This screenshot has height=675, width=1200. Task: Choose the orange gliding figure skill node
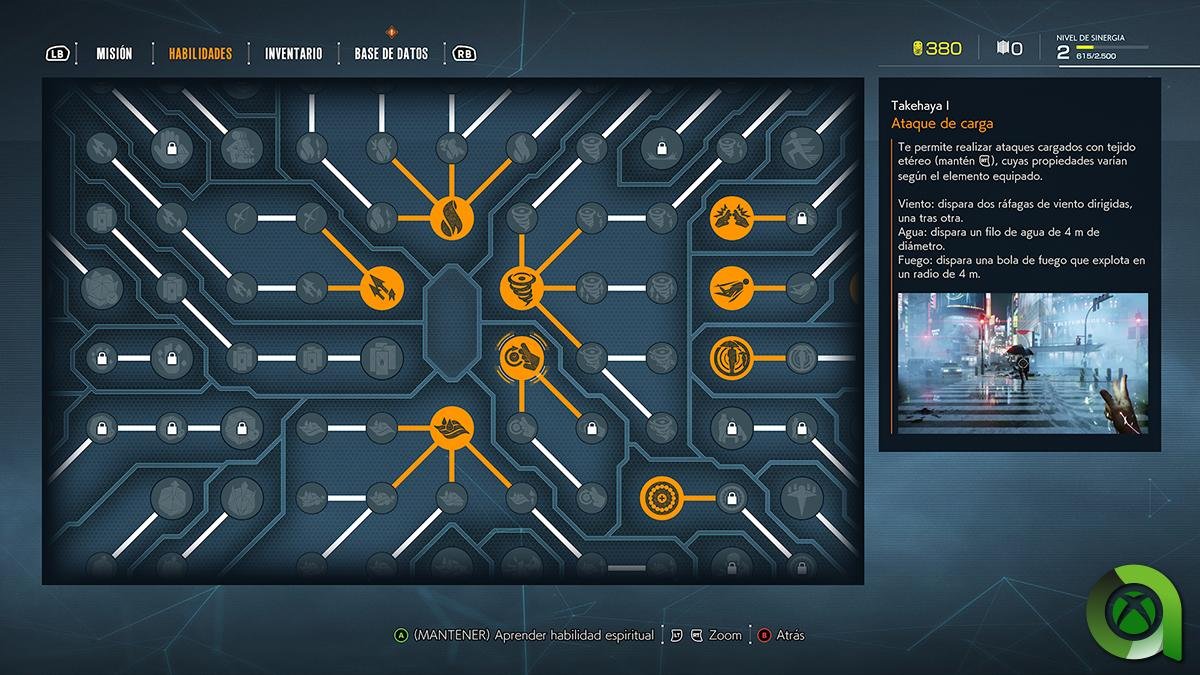click(730, 288)
